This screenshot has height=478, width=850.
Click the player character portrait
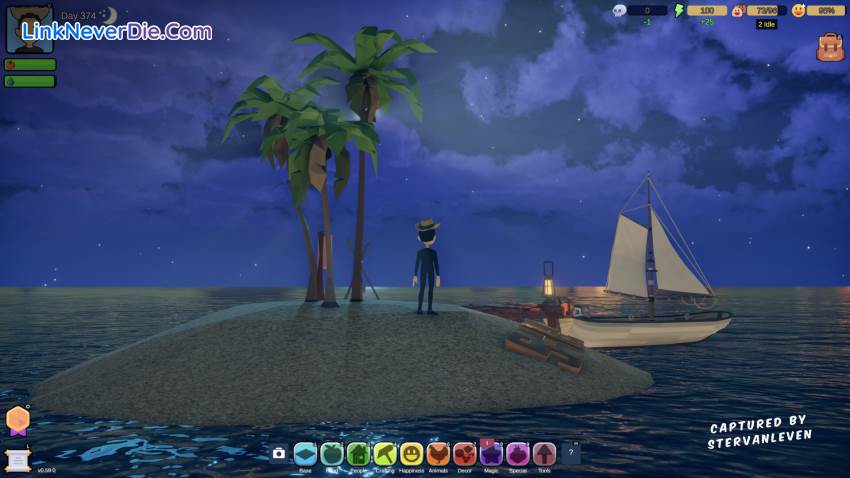[x=30, y=29]
